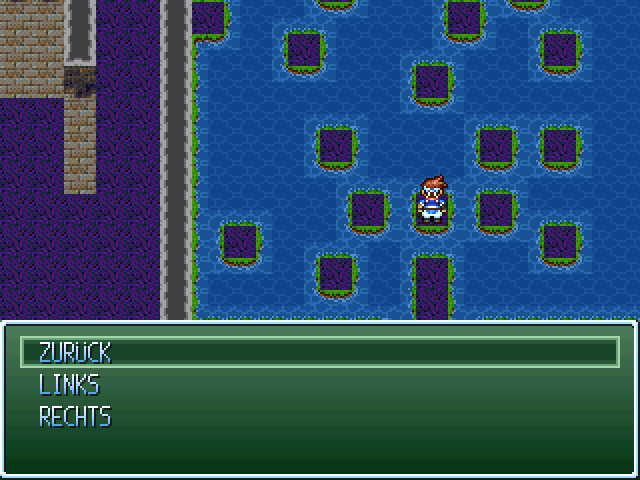Pick the RECHTS option

[x=75, y=416]
